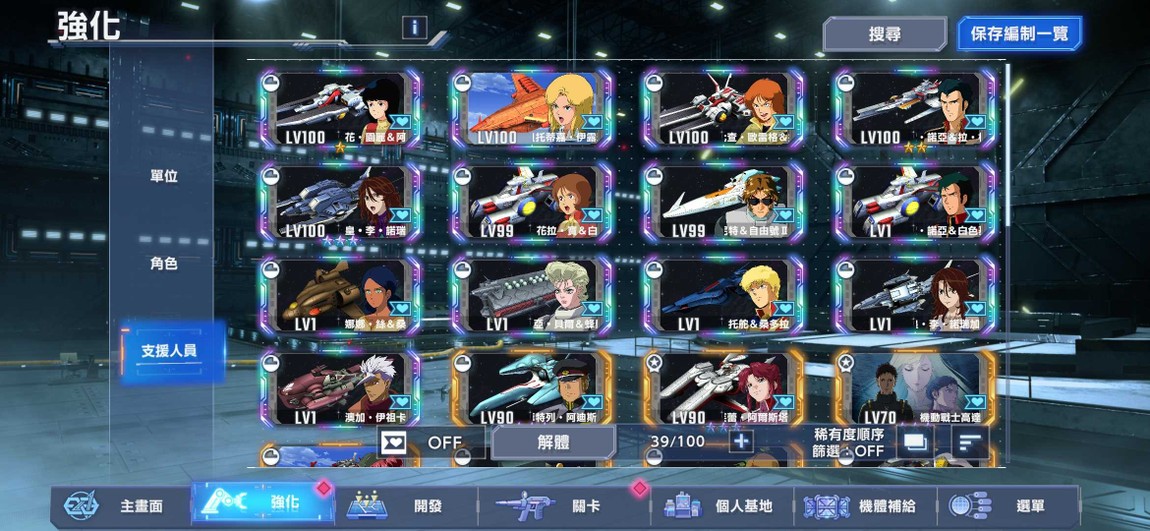Open the 關卡 stages menu
The width and height of the screenshot is (1150, 531).
(562, 506)
